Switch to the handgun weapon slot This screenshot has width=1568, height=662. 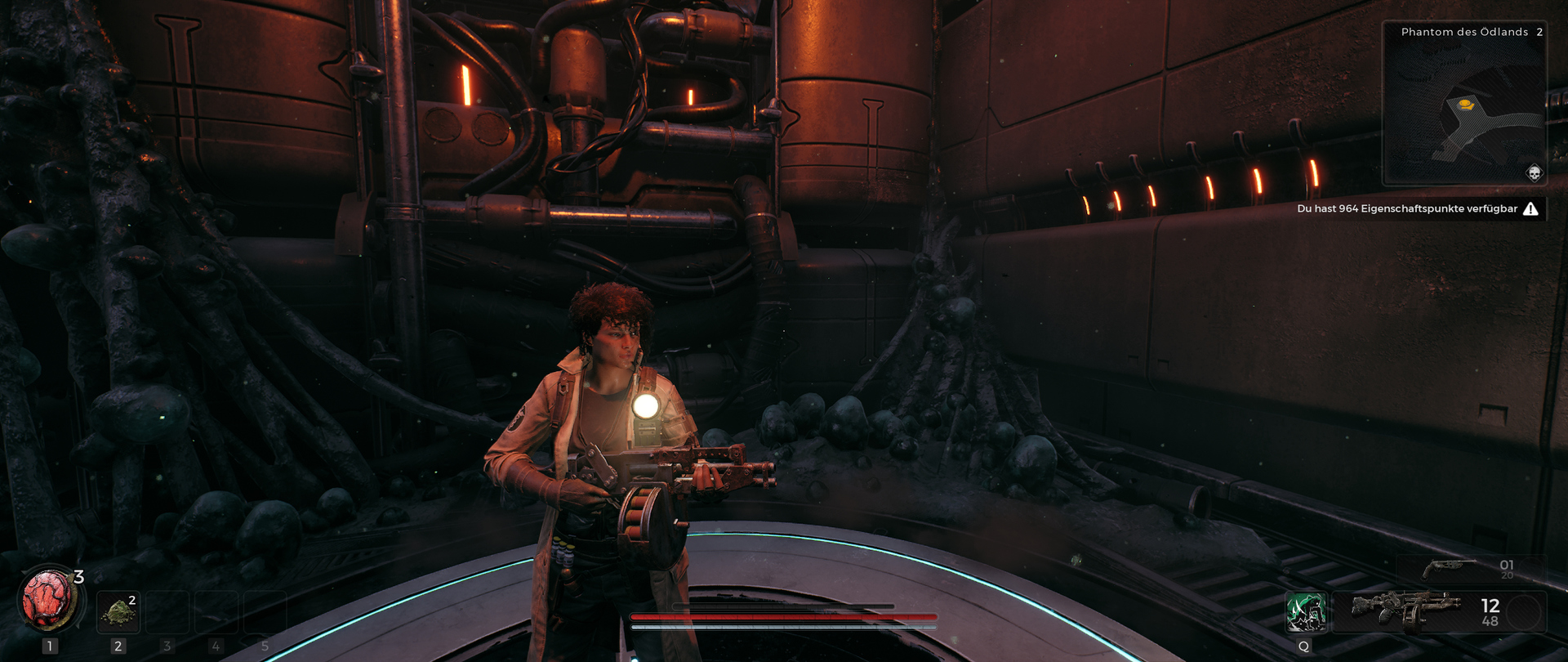coord(1449,567)
